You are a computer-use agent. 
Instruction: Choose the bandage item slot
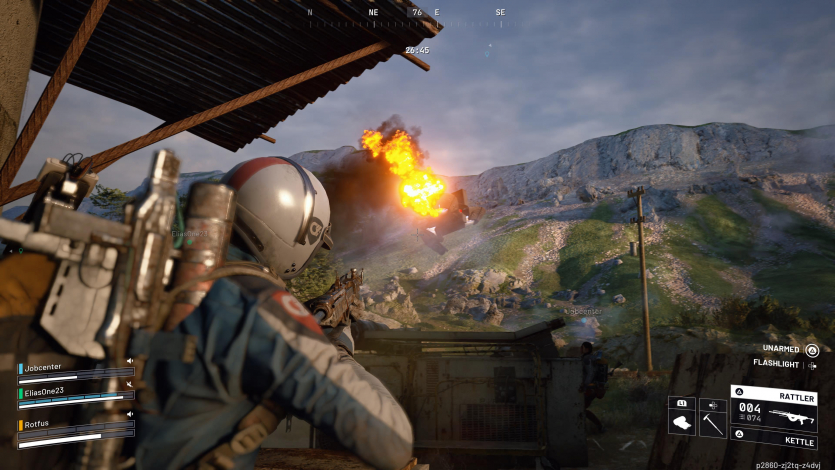(682, 422)
